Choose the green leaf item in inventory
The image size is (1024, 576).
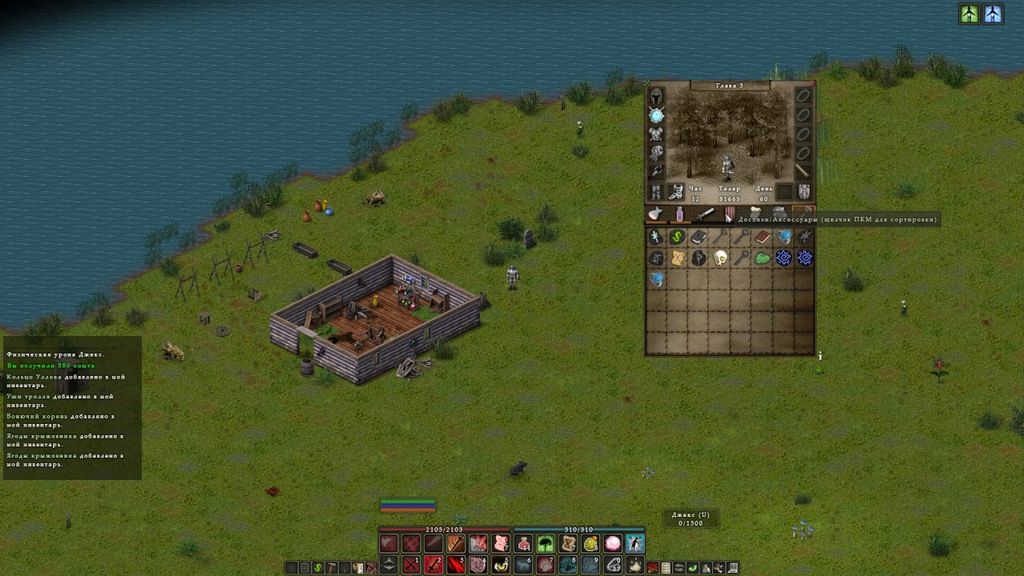762,258
